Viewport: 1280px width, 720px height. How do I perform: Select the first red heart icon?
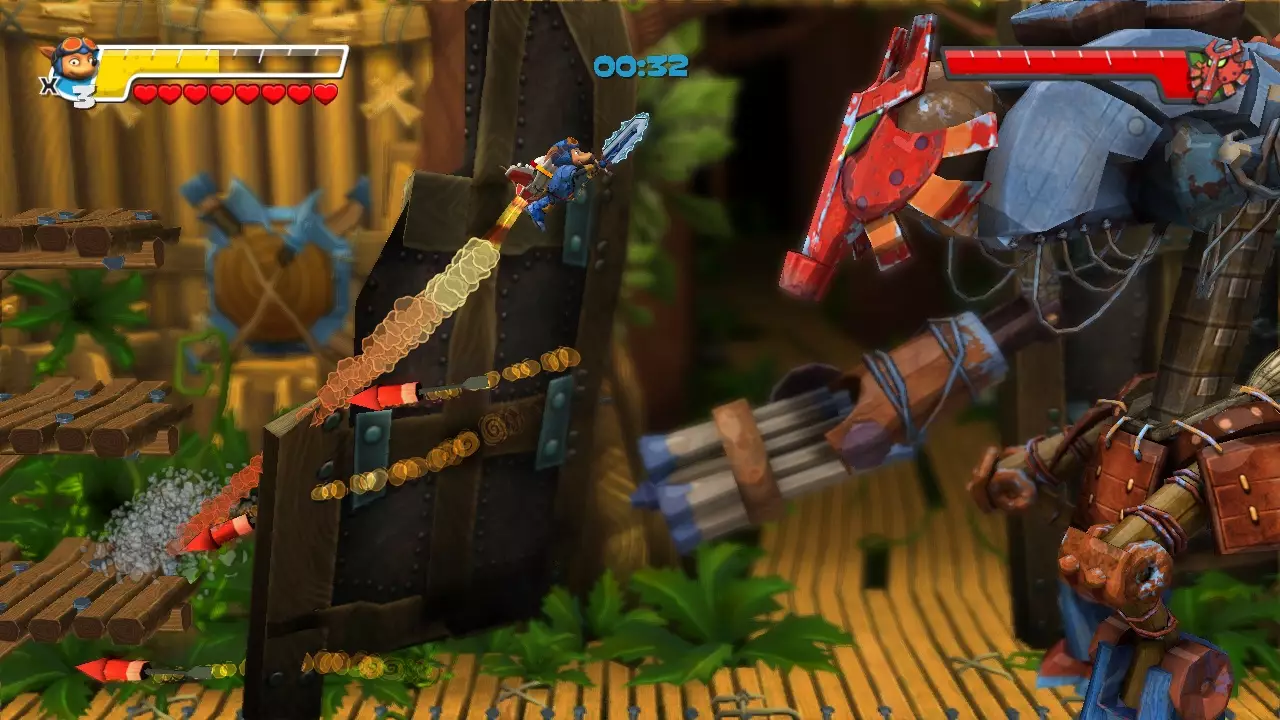pyautogui.click(x=146, y=90)
